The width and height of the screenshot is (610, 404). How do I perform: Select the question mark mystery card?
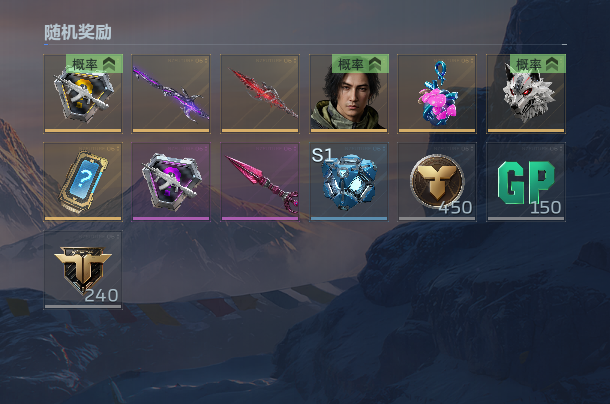coord(83,181)
